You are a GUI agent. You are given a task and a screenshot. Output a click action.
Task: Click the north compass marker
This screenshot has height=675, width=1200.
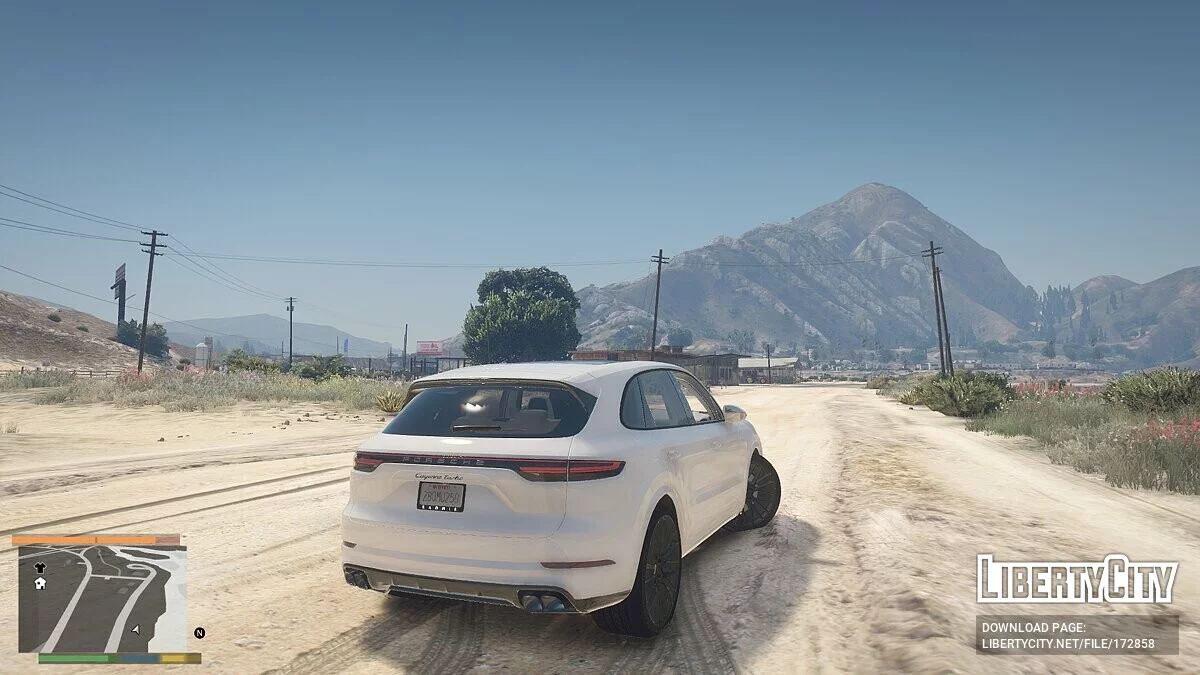pyautogui.click(x=199, y=633)
